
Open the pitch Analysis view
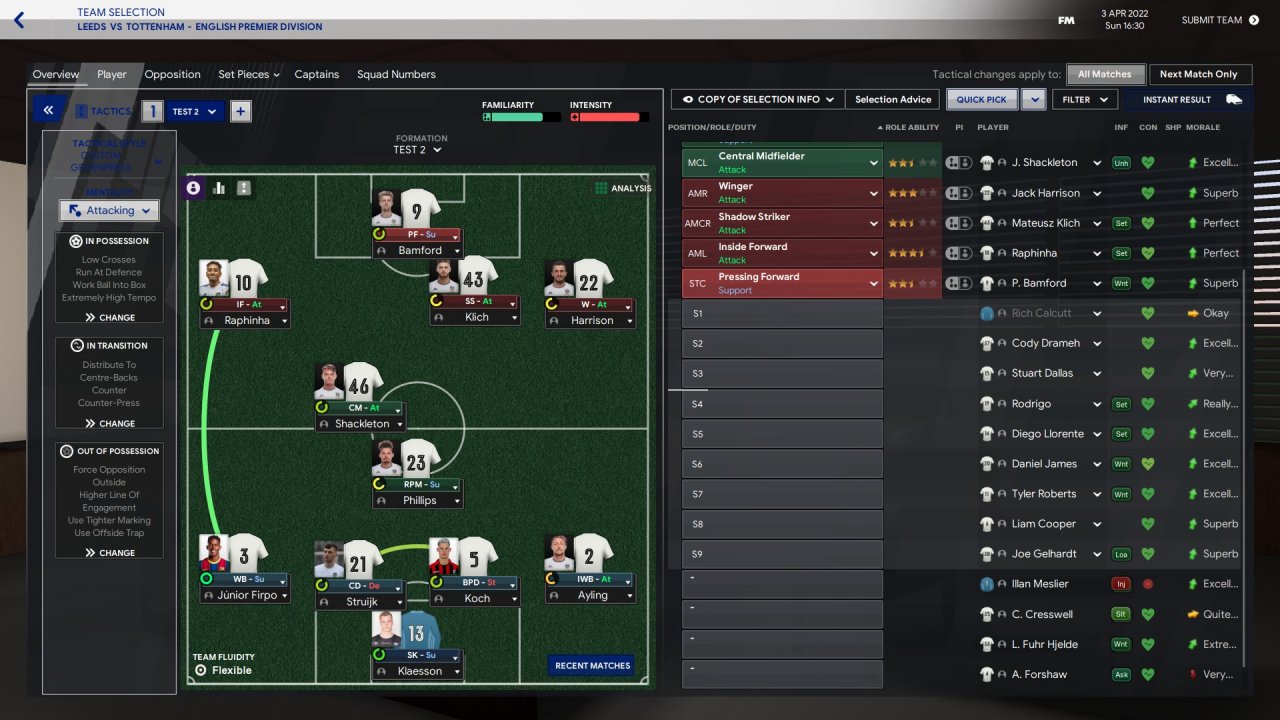click(x=622, y=188)
